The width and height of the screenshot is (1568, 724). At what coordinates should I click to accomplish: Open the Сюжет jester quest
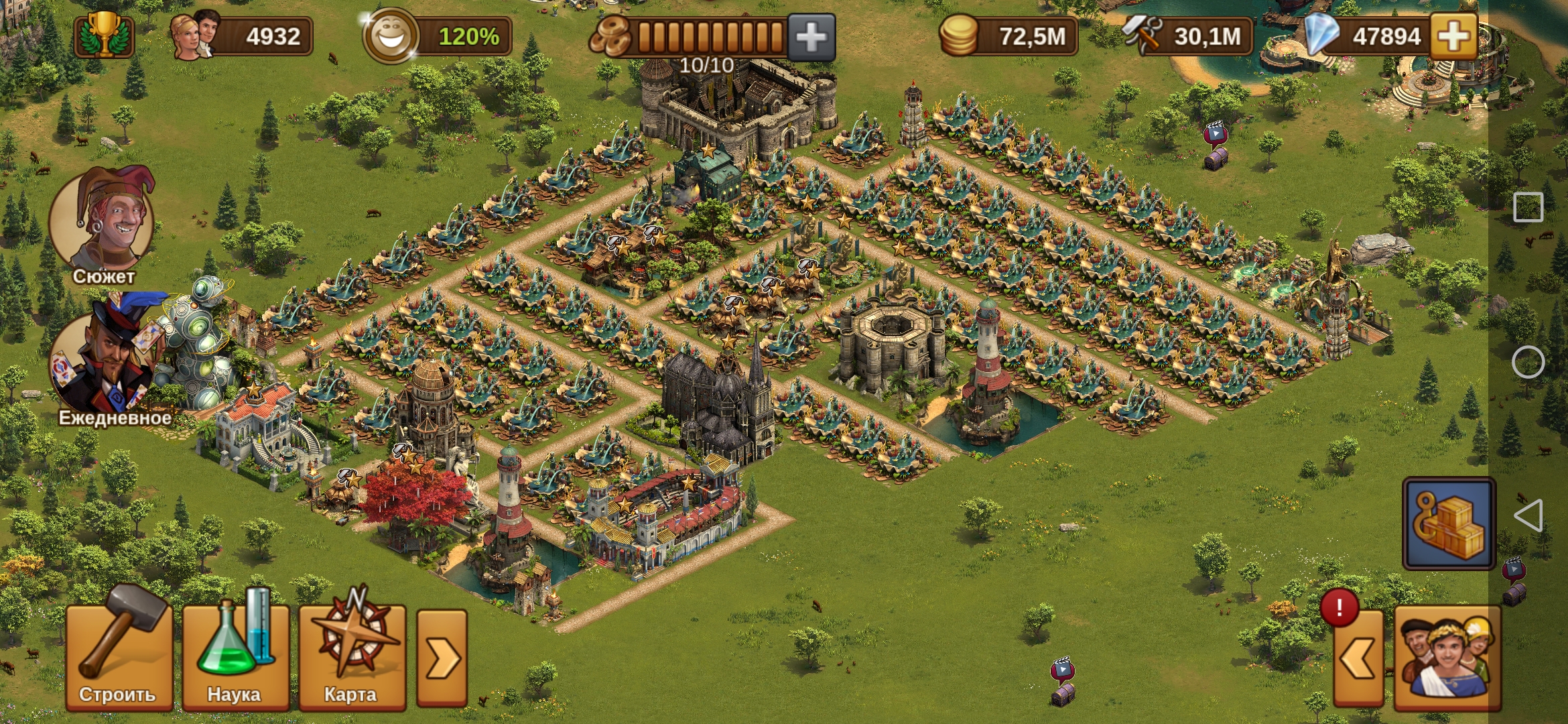pyautogui.click(x=103, y=223)
